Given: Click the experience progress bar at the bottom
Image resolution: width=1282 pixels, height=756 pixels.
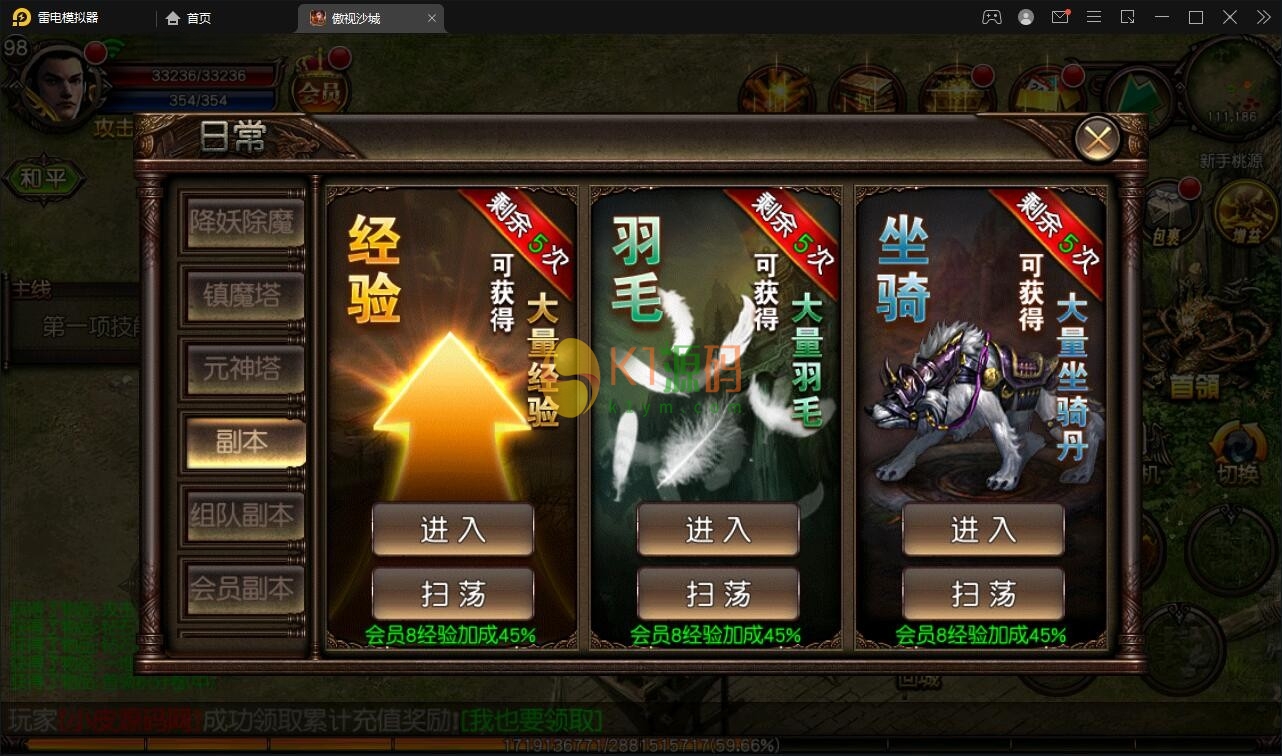Looking at the screenshot, I should point(640,743).
